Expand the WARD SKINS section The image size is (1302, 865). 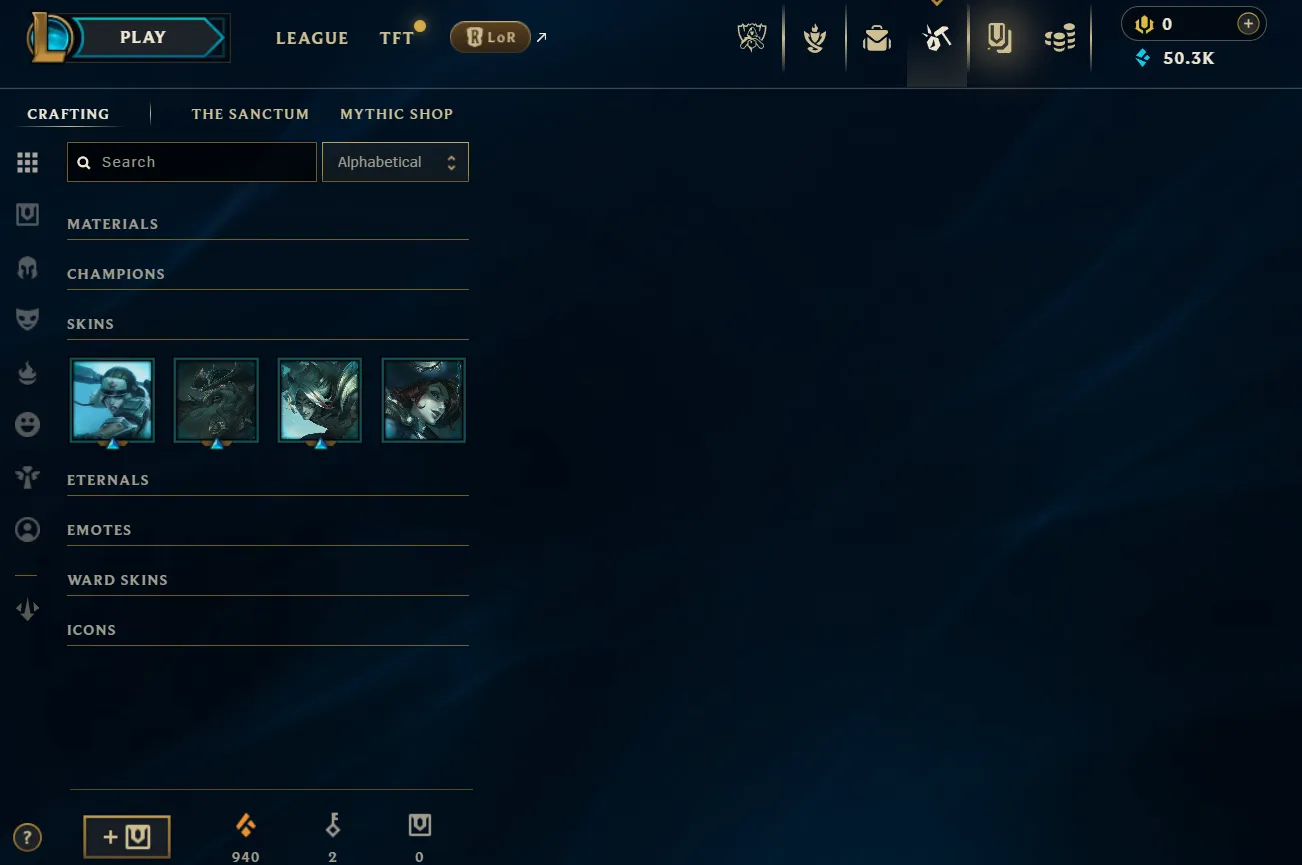click(117, 579)
